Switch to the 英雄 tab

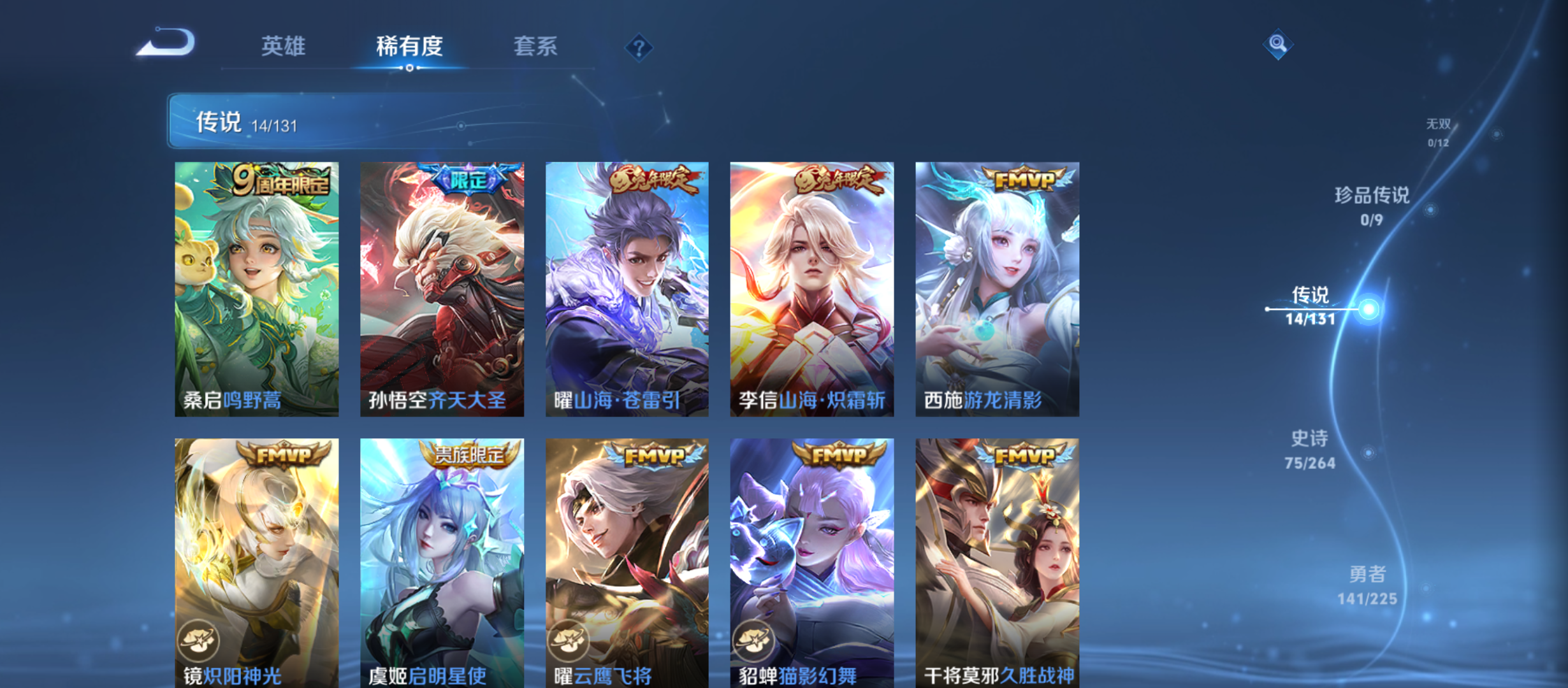tap(283, 47)
